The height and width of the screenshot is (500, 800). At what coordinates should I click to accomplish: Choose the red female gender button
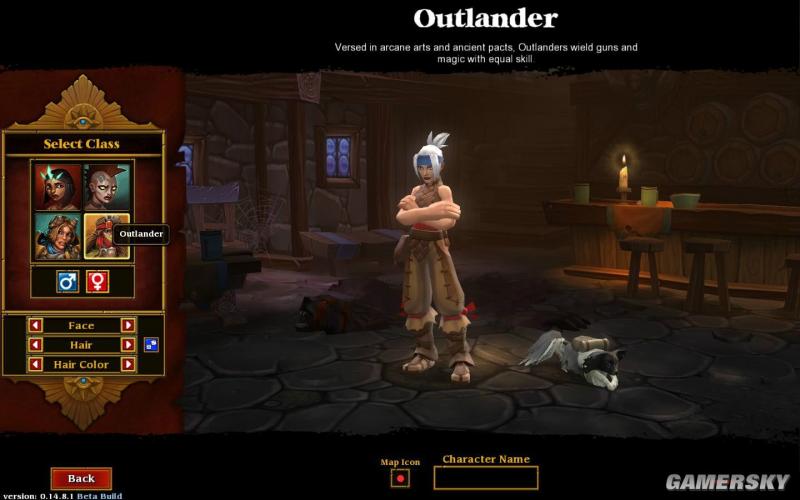point(97,282)
